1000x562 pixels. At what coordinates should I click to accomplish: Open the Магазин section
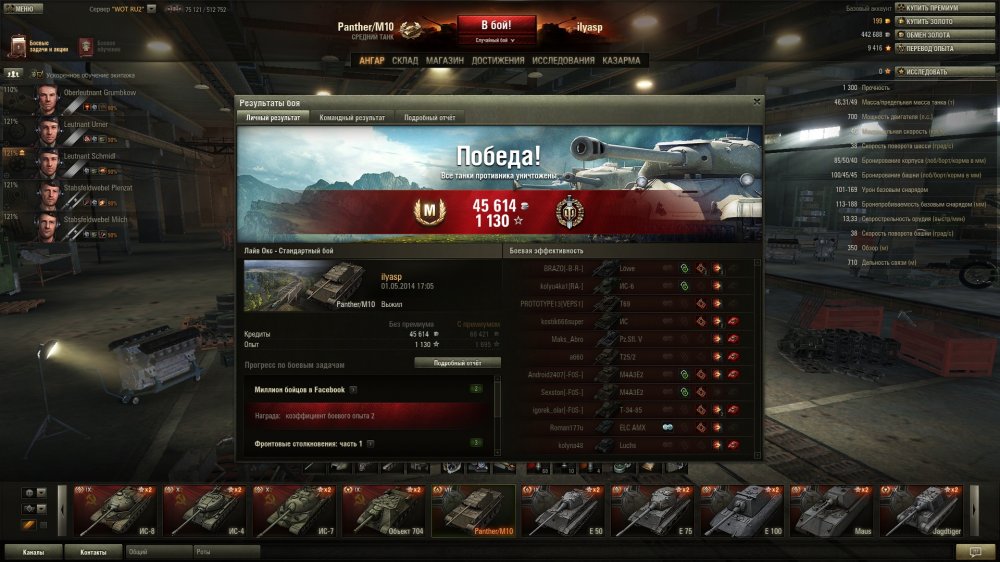(444, 60)
